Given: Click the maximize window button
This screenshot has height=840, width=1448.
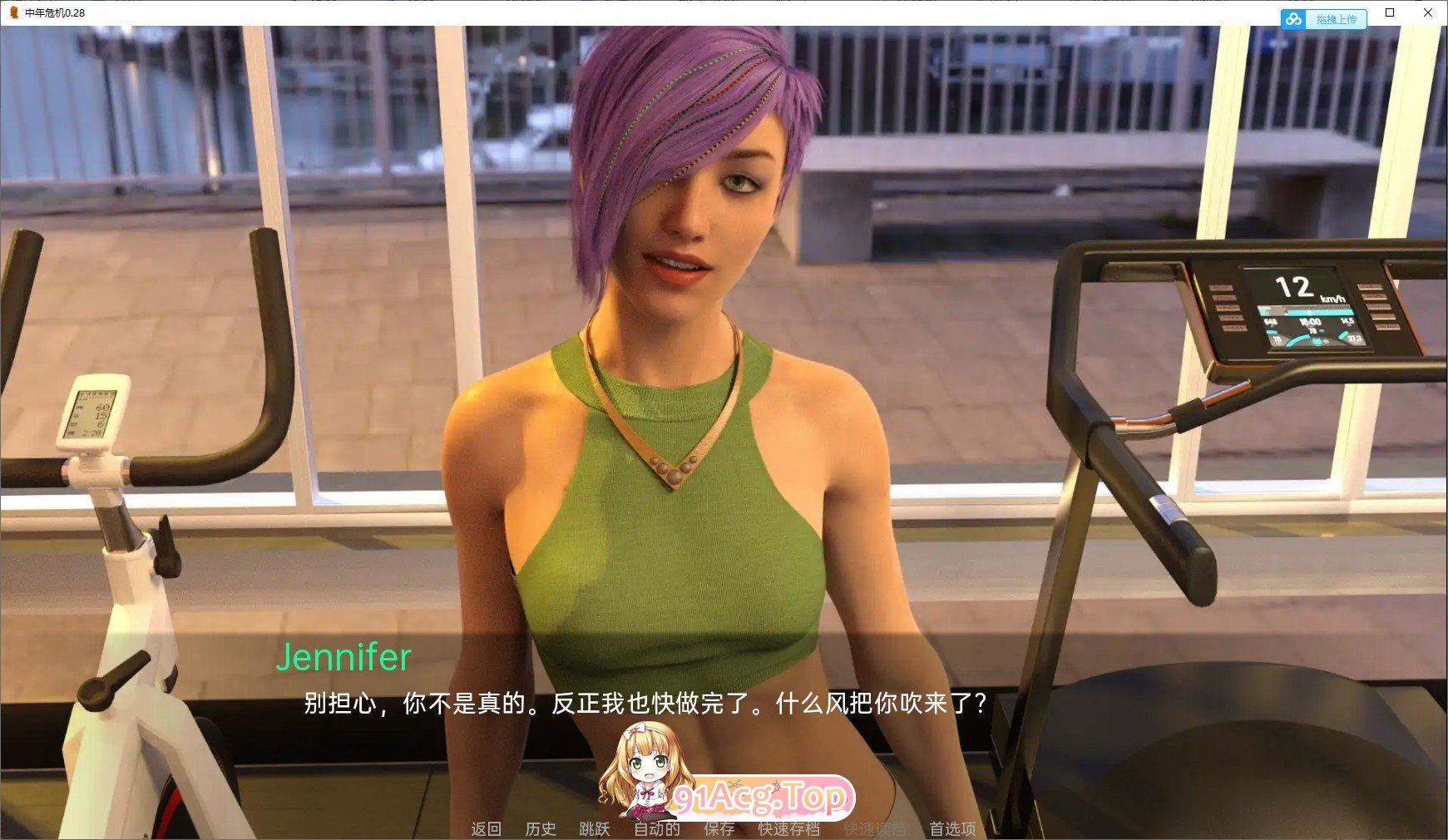Looking at the screenshot, I should tap(1388, 12).
